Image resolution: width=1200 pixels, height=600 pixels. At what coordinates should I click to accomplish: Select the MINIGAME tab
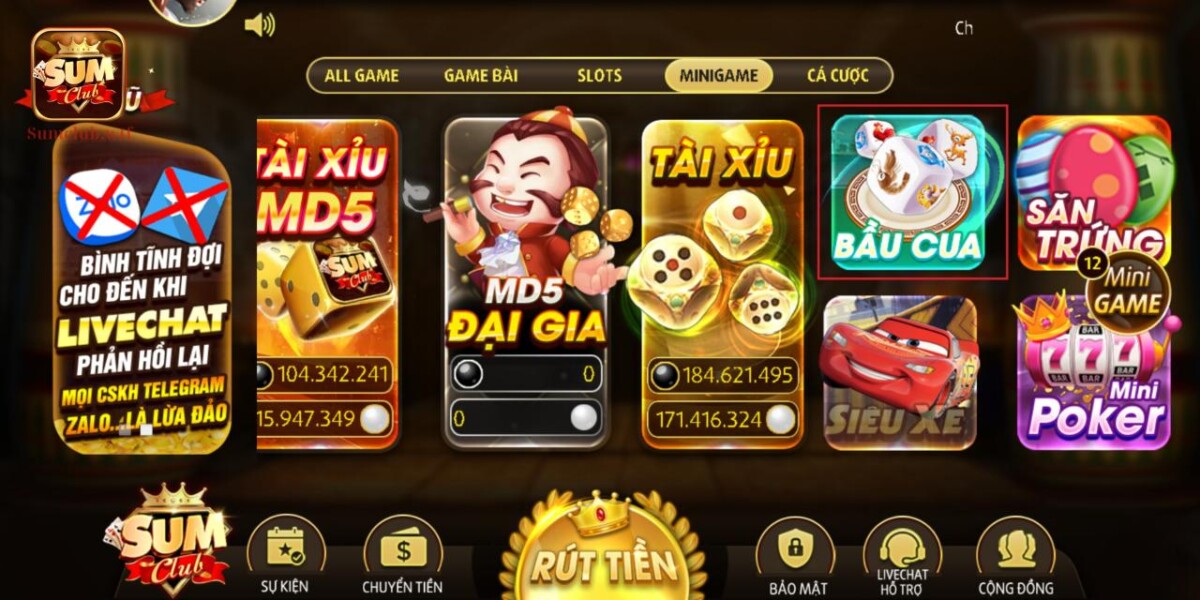[718, 76]
